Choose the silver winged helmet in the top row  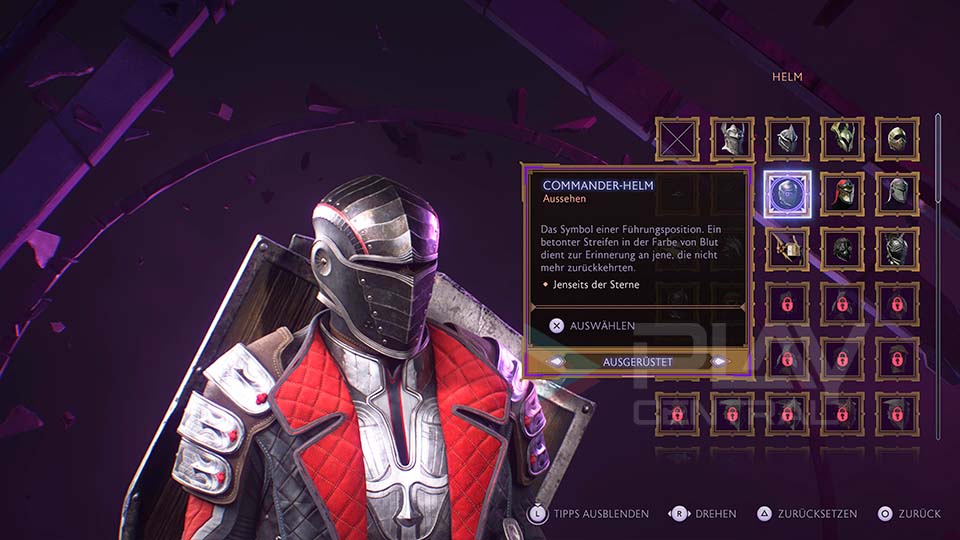click(x=732, y=139)
